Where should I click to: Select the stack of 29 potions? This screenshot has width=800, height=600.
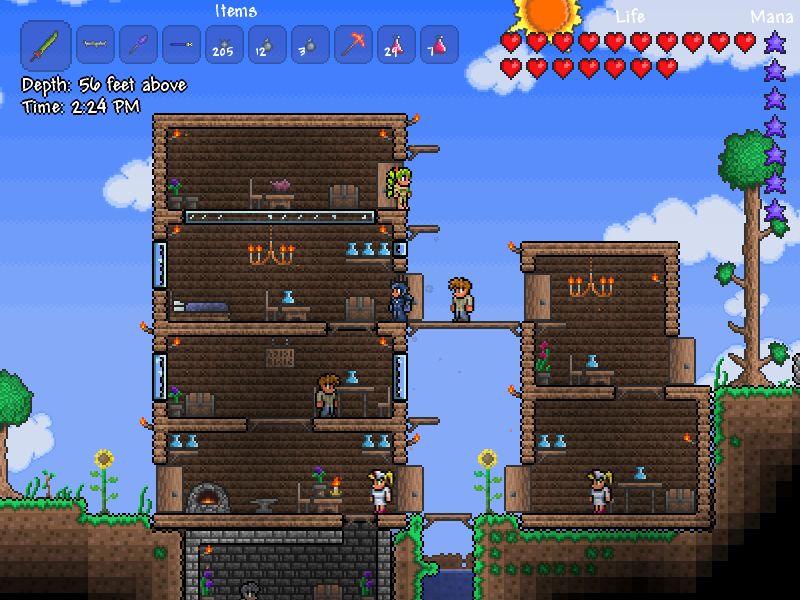(x=396, y=45)
